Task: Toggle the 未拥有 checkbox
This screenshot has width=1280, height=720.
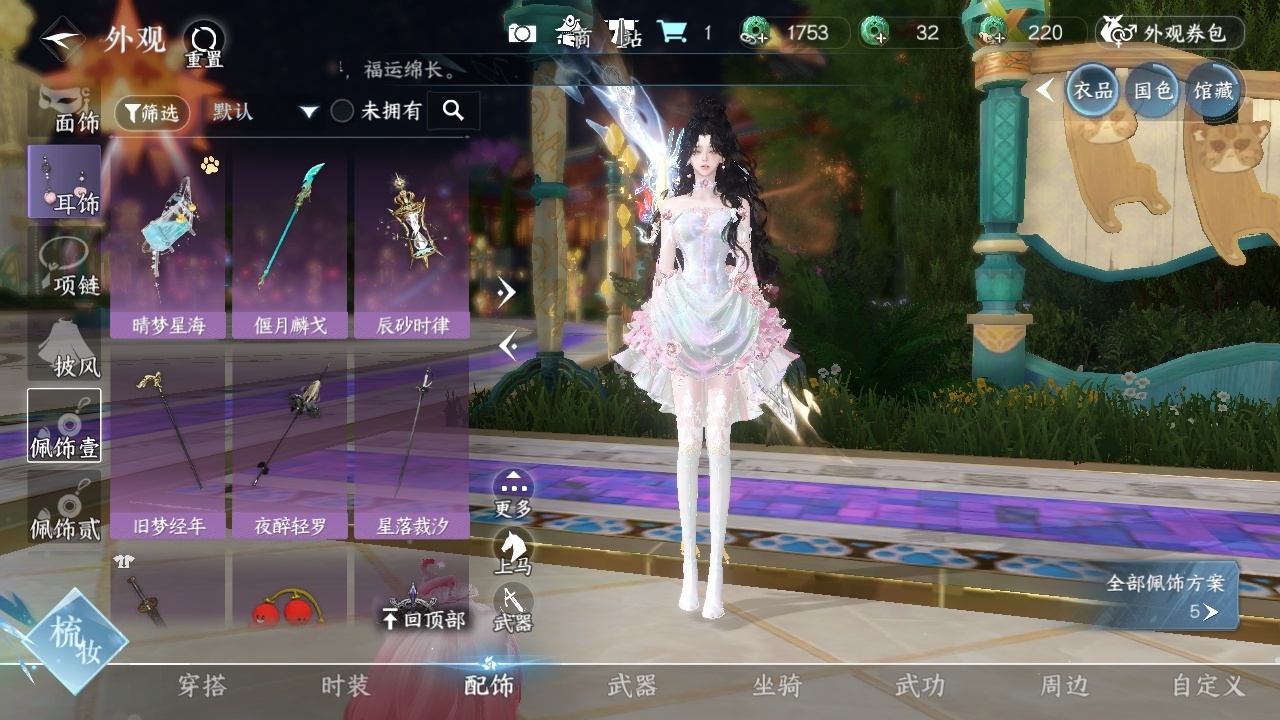Action: click(343, 112)
